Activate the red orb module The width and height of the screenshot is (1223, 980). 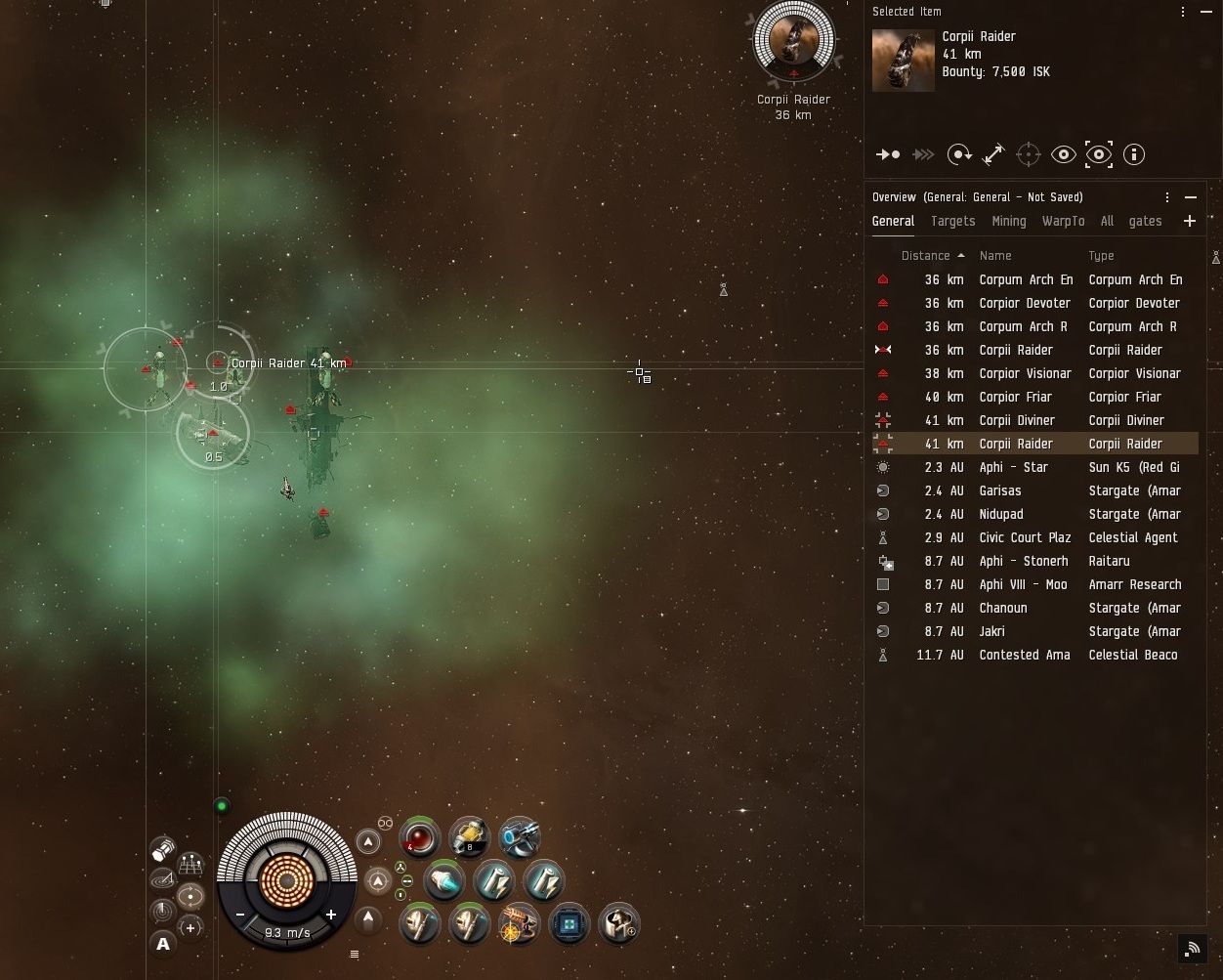pyautogui.click(x=421, y=838)
